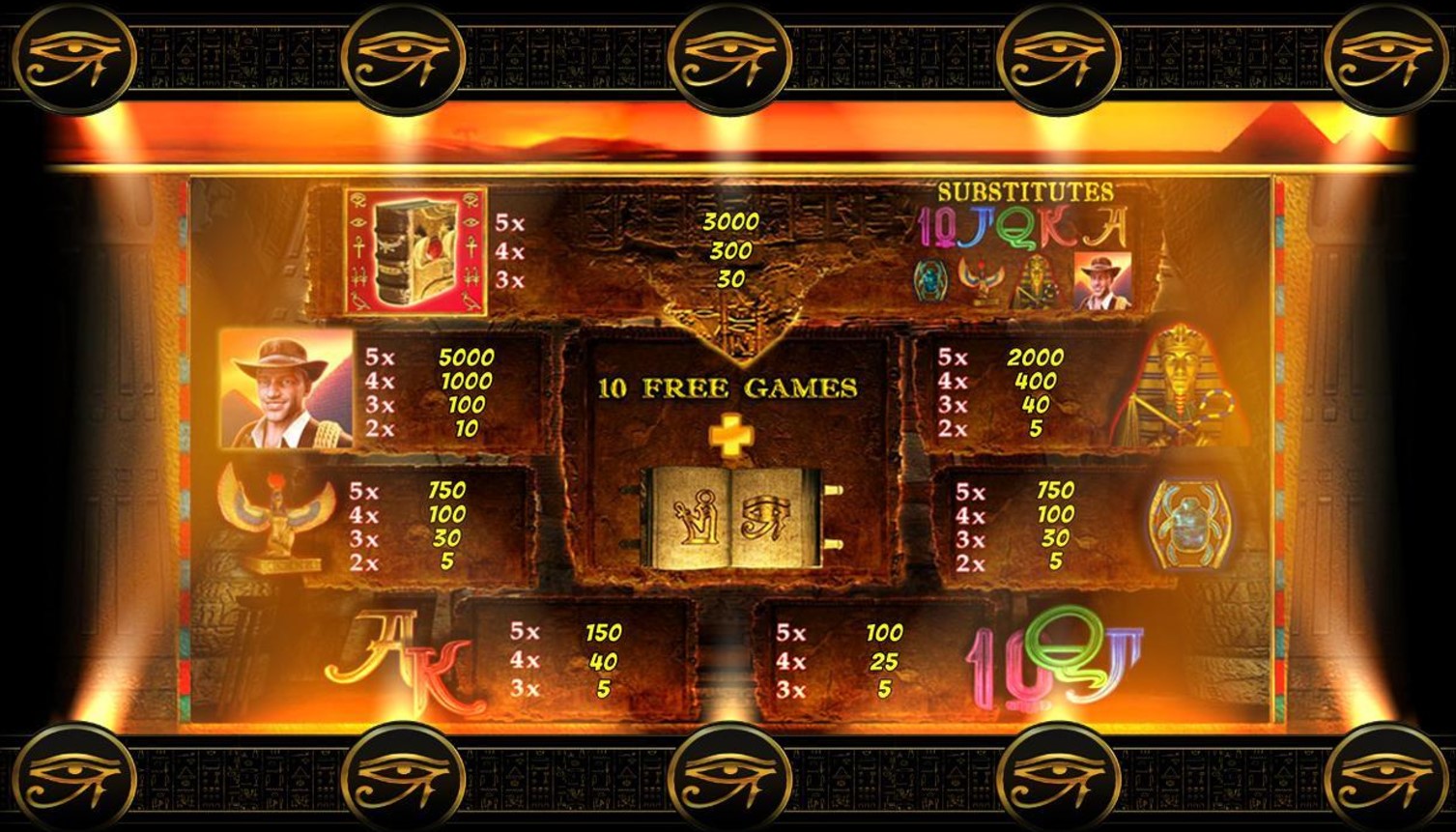Image resolution: width=1456 pixels, height=832 pixels.
Task: Click the winged Isis statue symbol
Action: coord(278,519)
